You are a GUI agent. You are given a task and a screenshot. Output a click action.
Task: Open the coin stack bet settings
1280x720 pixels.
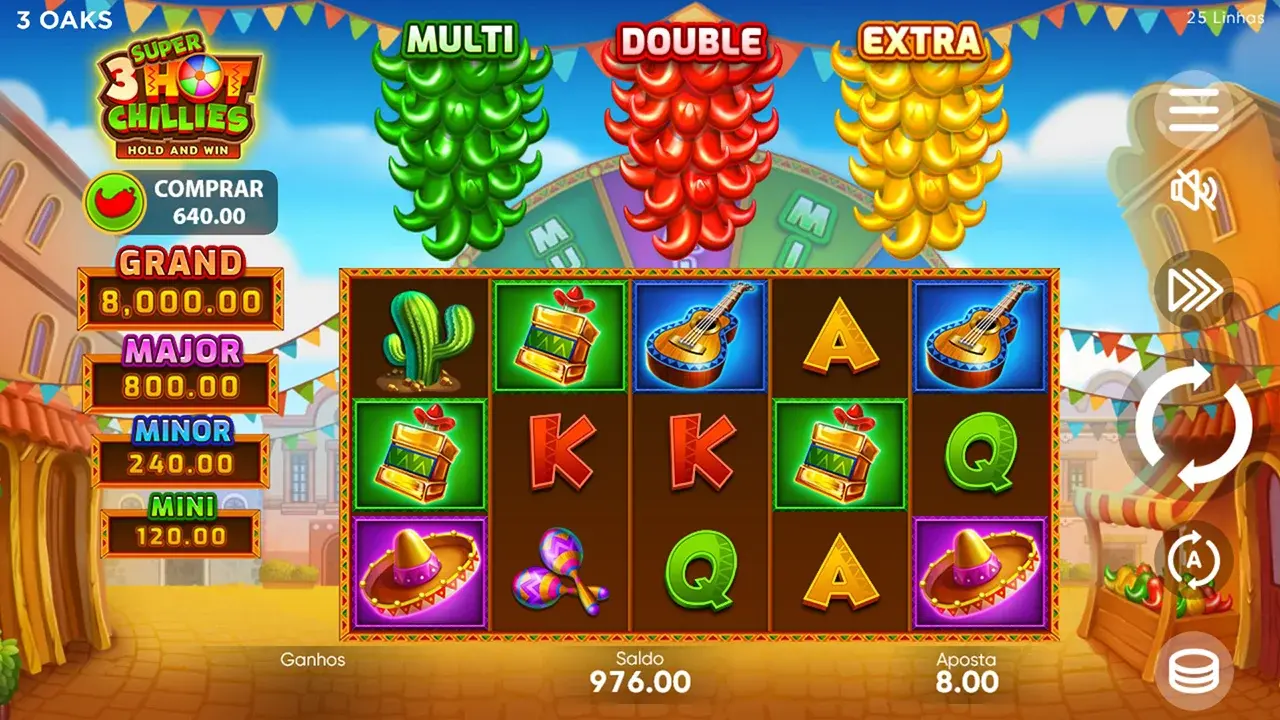[x=1194, y=672]
